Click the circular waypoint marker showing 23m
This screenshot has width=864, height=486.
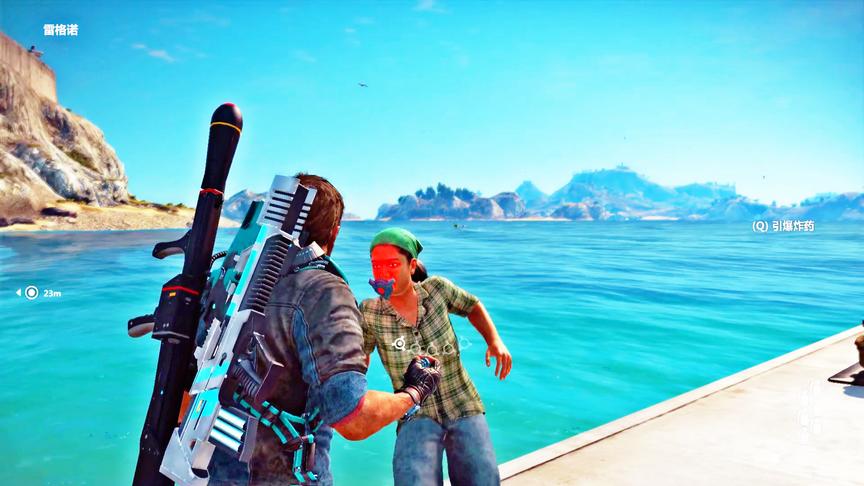click(31, 293)
